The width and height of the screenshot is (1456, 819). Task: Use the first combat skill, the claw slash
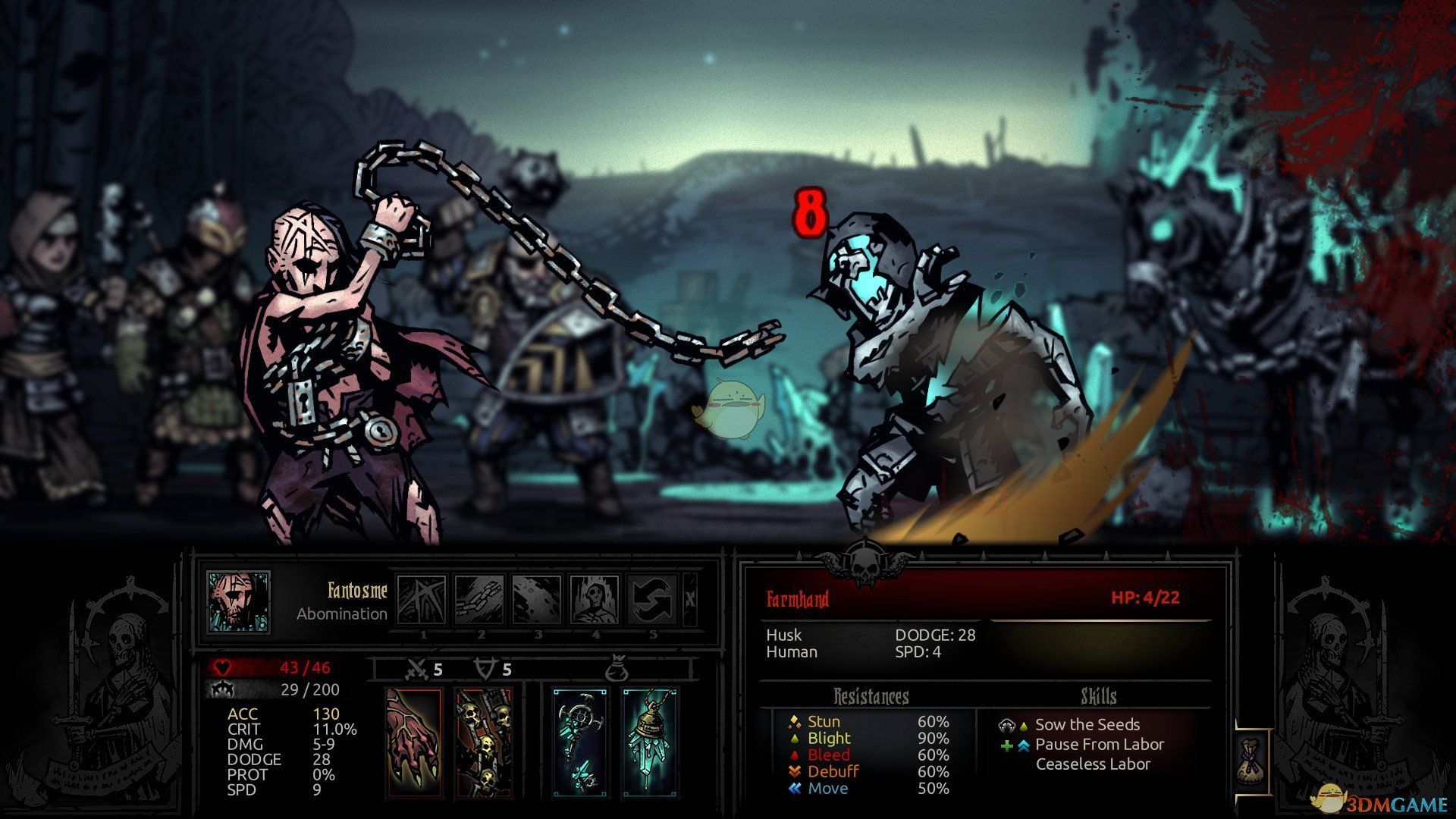point(422,600)
